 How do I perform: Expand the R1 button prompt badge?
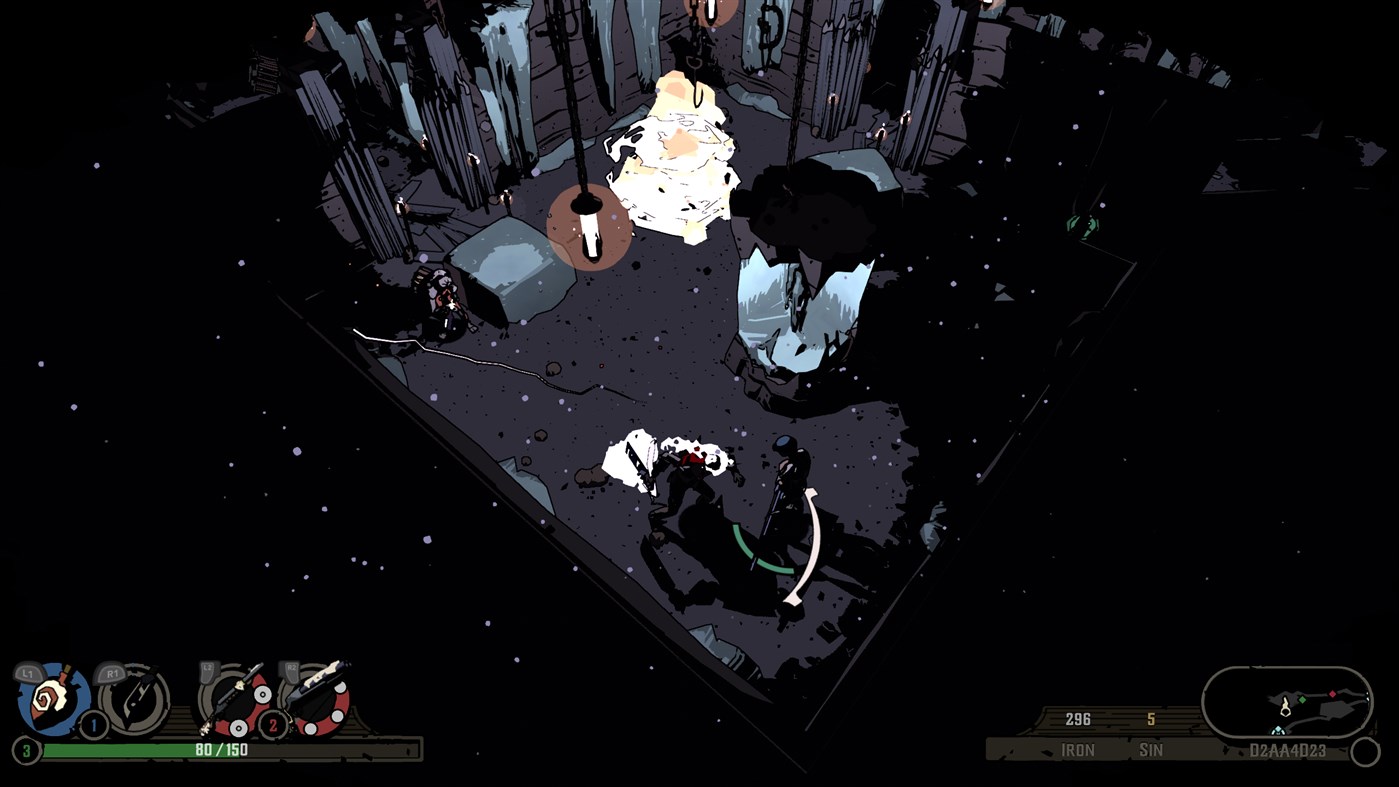coord(113,672)
